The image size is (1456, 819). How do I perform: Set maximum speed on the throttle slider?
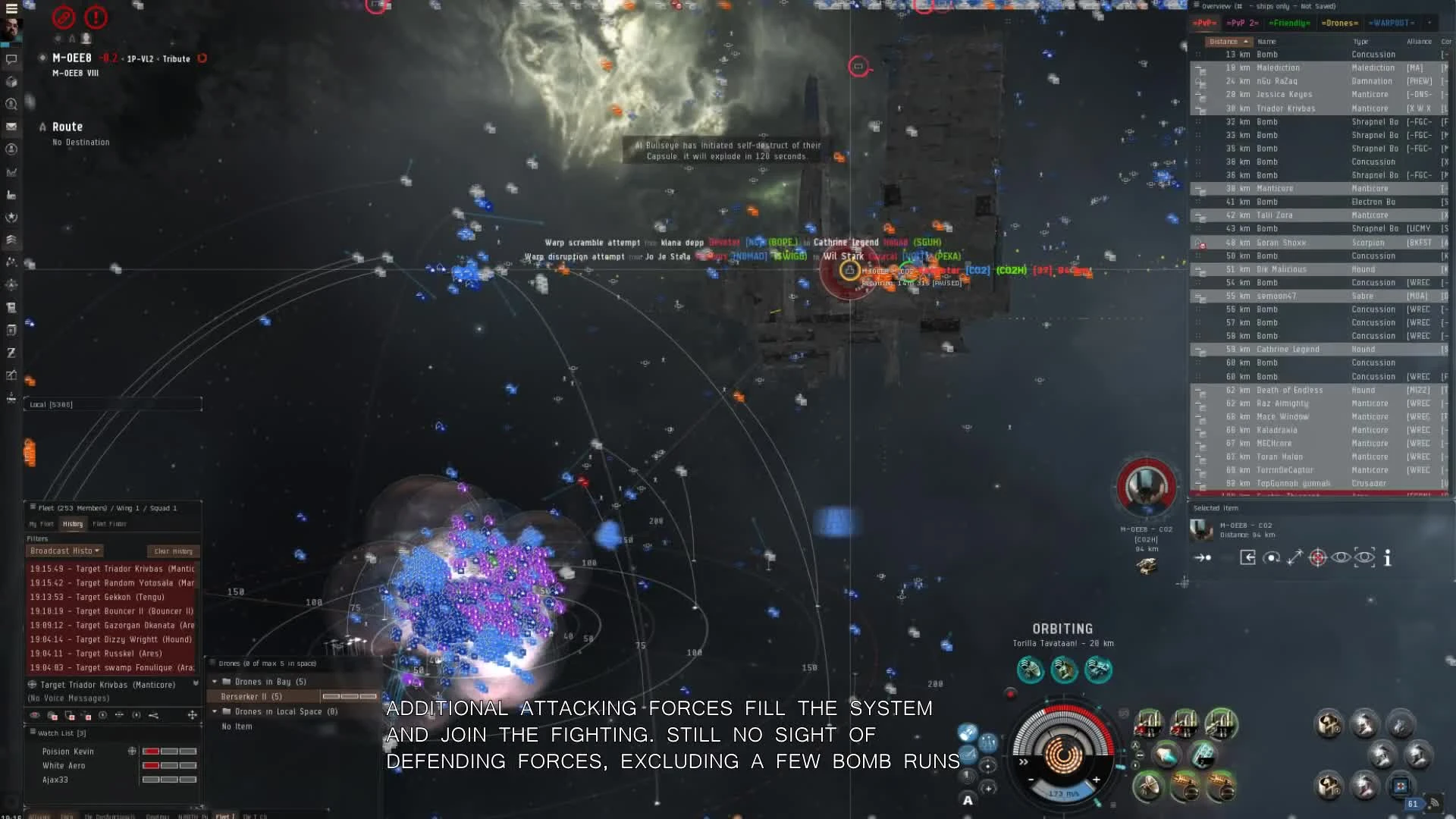pos(1097,779)
